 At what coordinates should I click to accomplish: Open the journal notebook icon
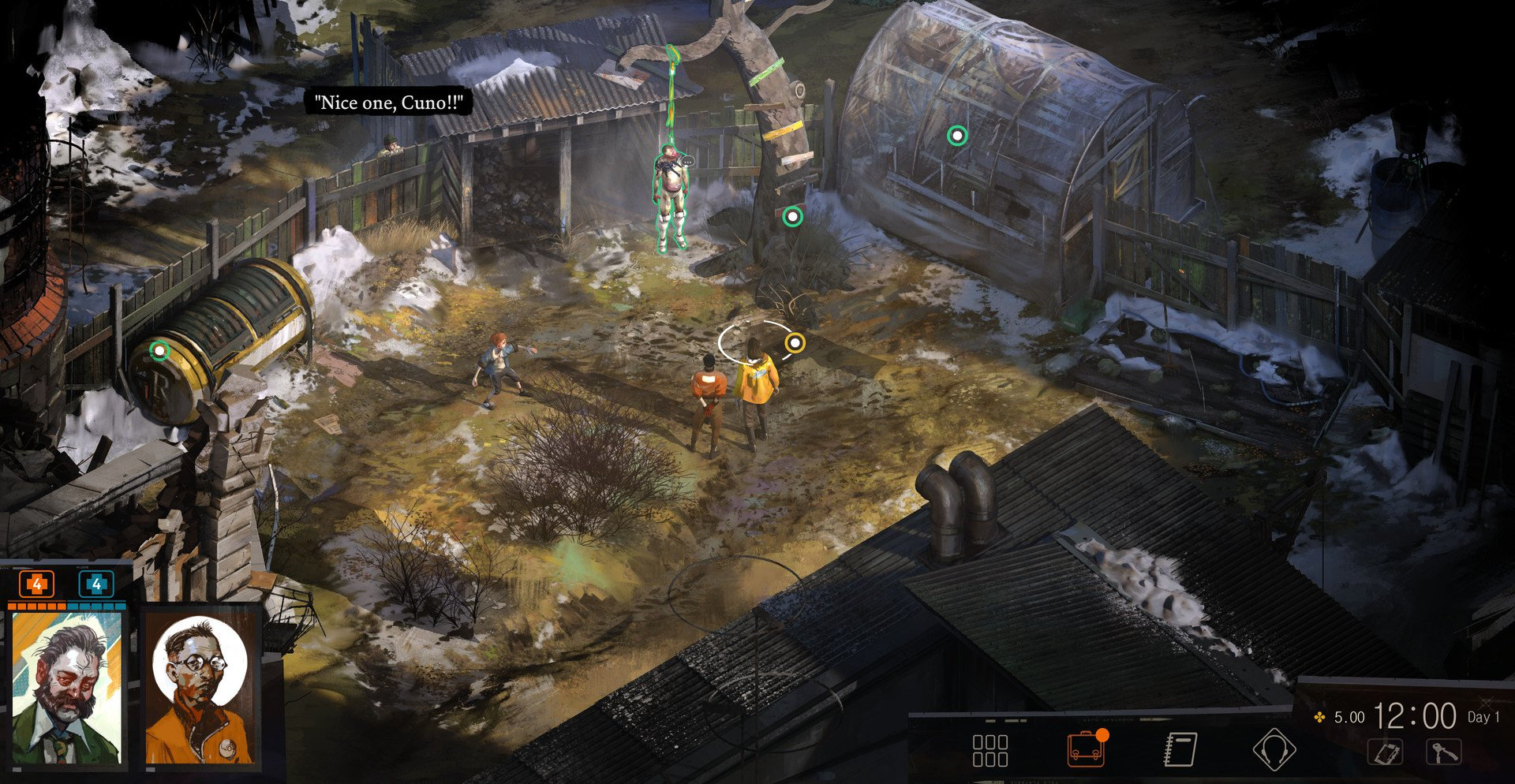pyautogui.click(x=1180, y=749)
